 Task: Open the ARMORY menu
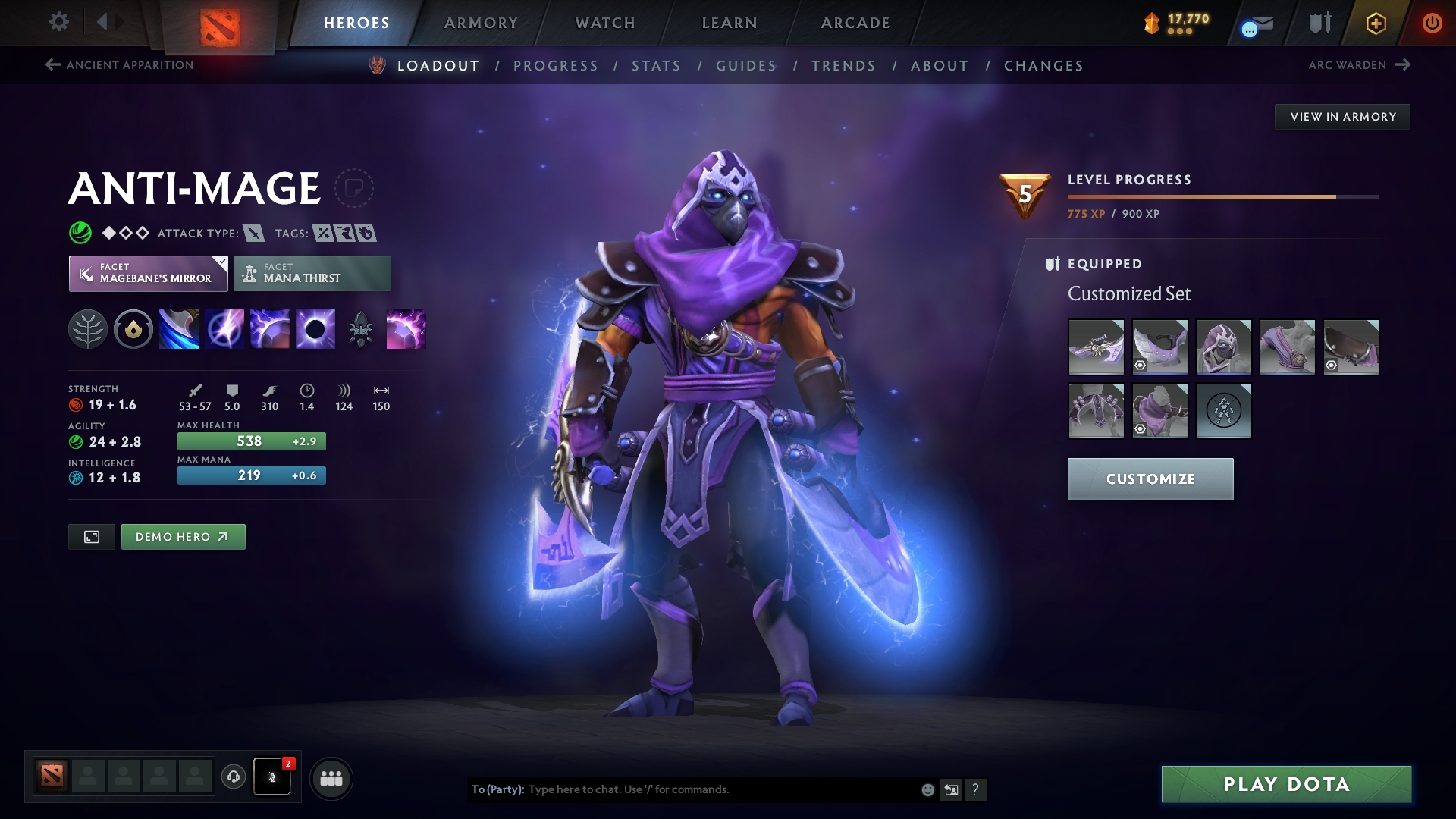[481, 23]
